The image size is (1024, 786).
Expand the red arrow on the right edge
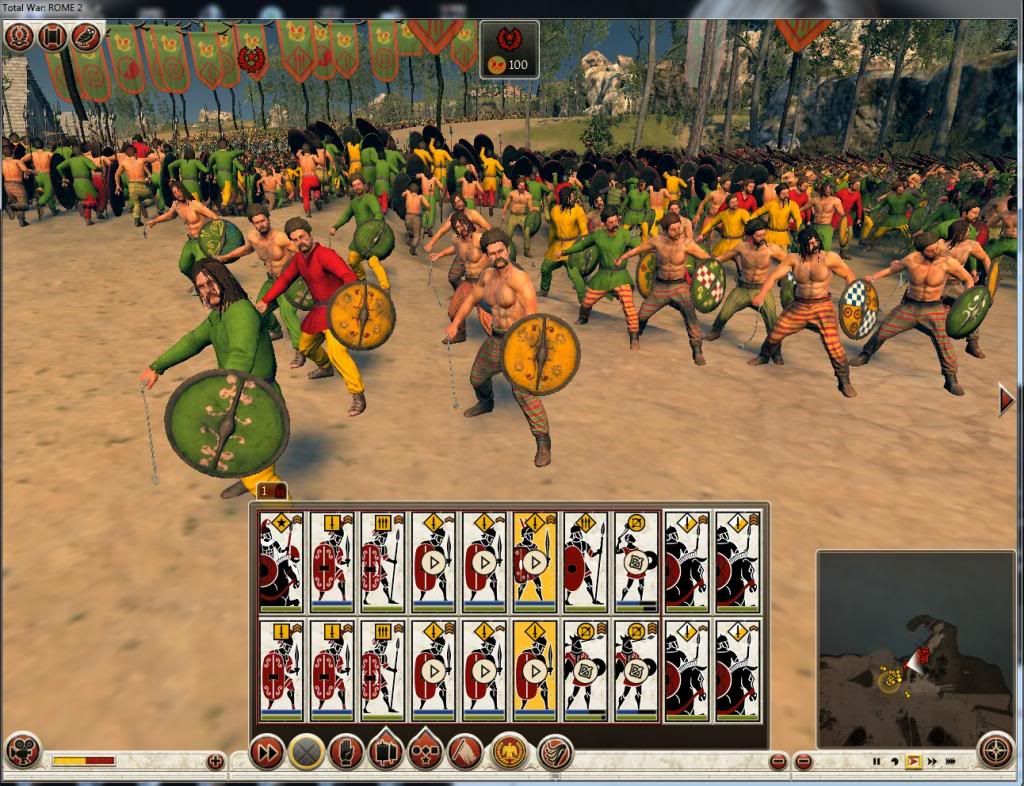1006,401
